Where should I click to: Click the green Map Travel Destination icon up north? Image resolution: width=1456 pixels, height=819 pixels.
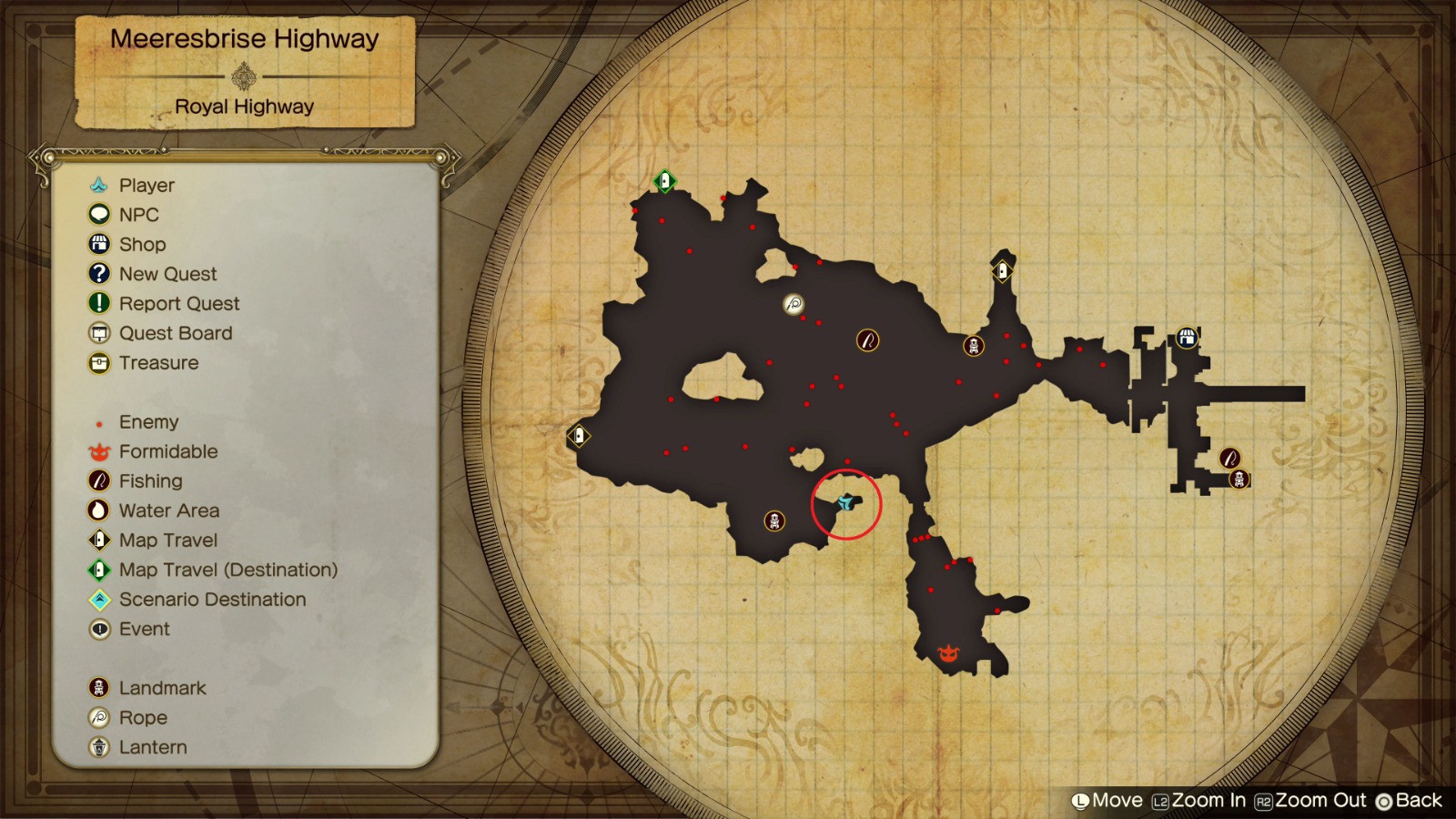tap(663, 181)
